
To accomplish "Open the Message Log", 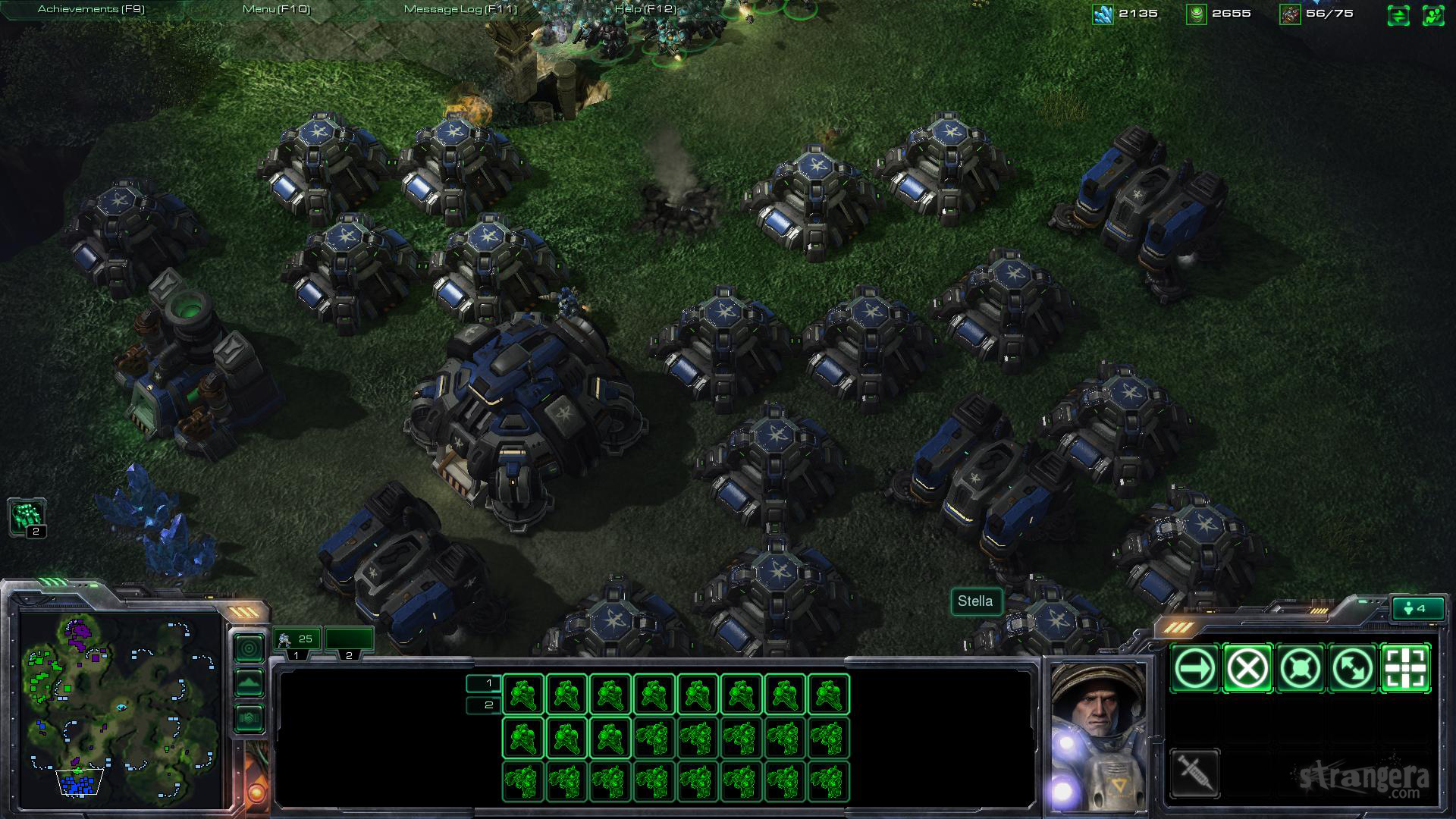I will tap(460, 9).
